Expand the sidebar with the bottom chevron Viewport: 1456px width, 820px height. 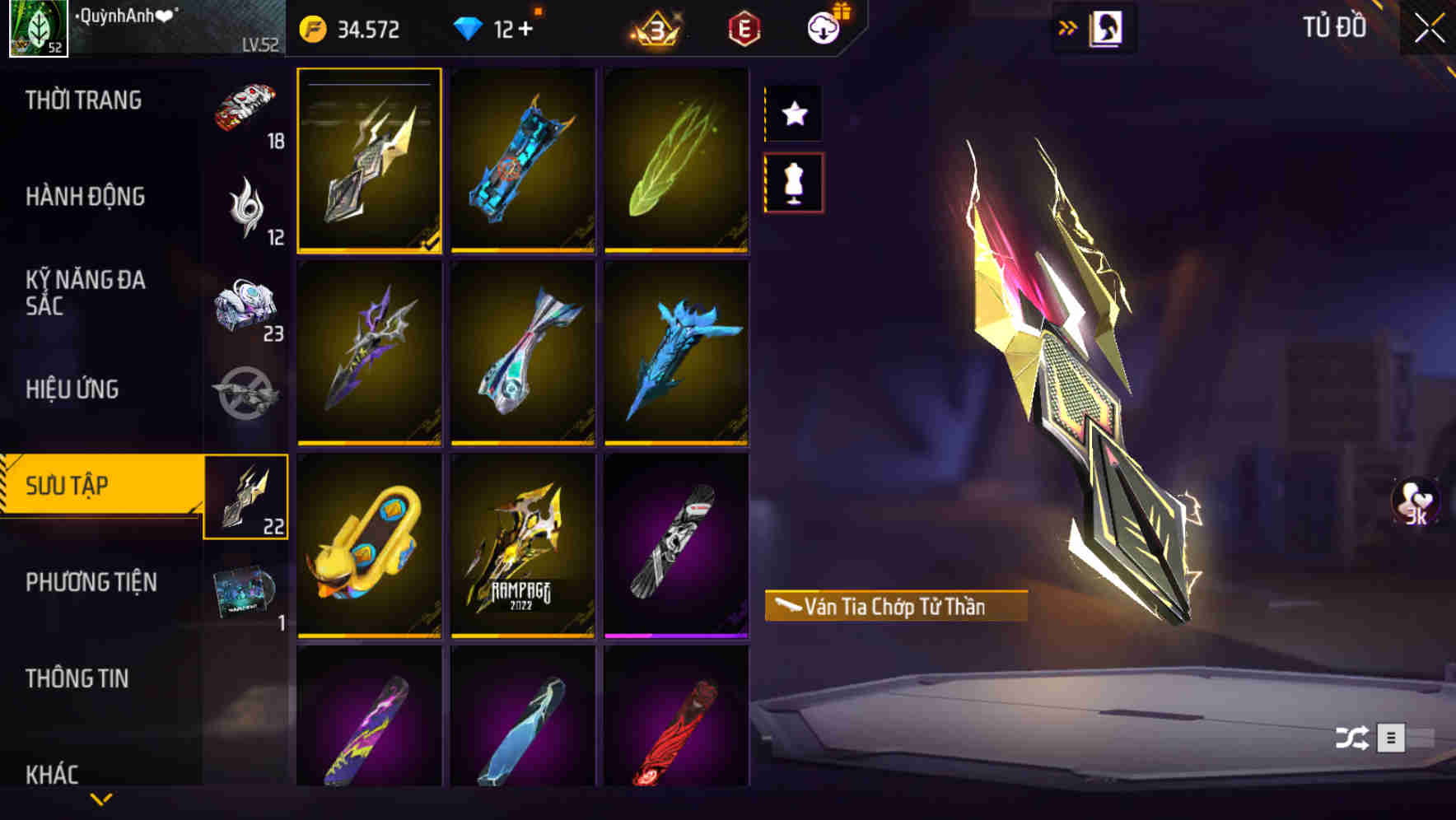point(101,801)
